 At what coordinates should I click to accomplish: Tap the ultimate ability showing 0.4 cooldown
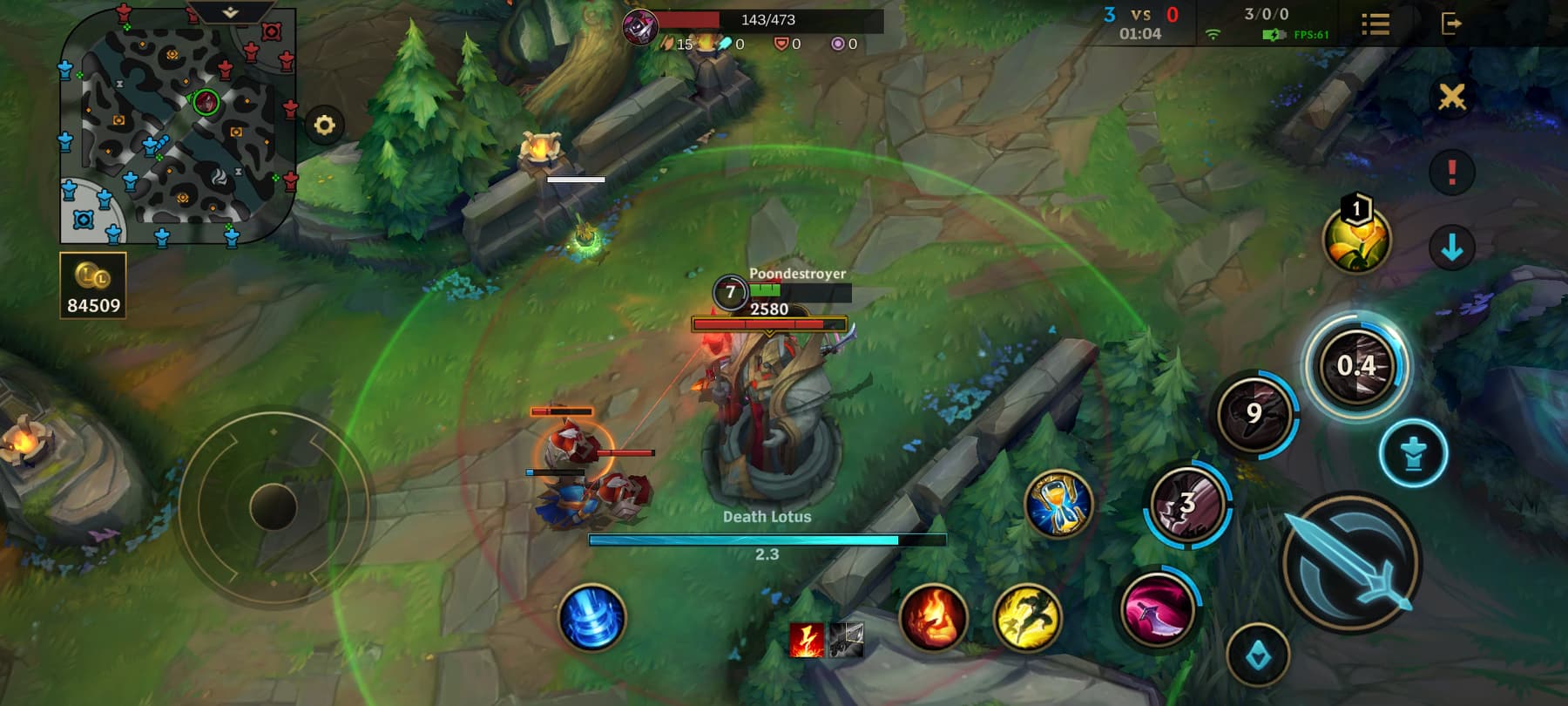click(1355, 366)
